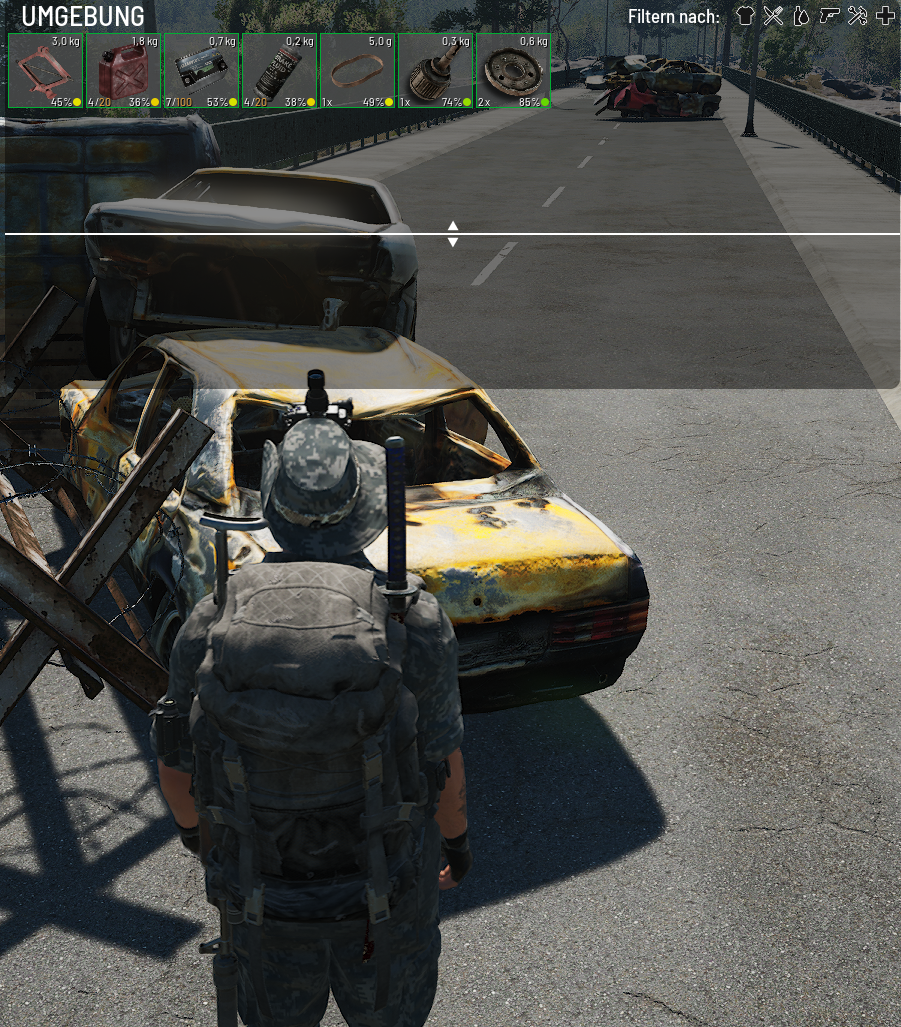Select the rubber drive belt slot
The image size is (901, 1027).
click(358, 71)
